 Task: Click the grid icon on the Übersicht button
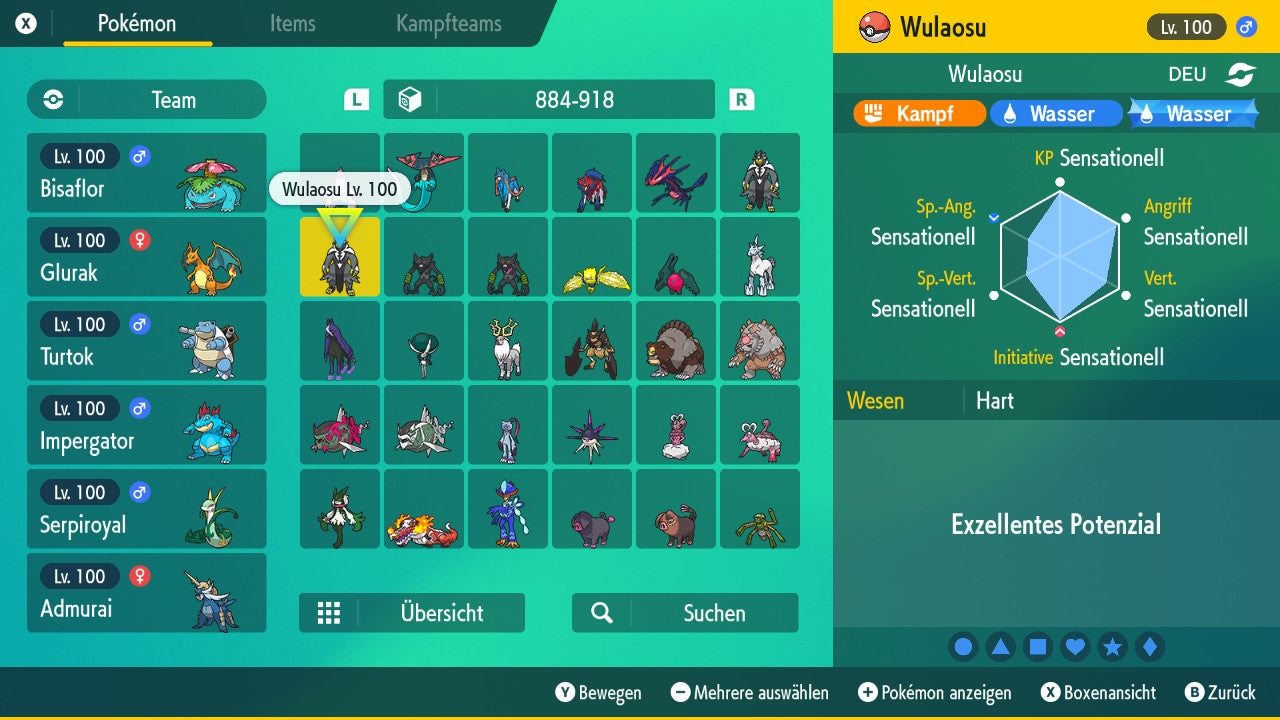pyautogui.click(x=329, y=613)
